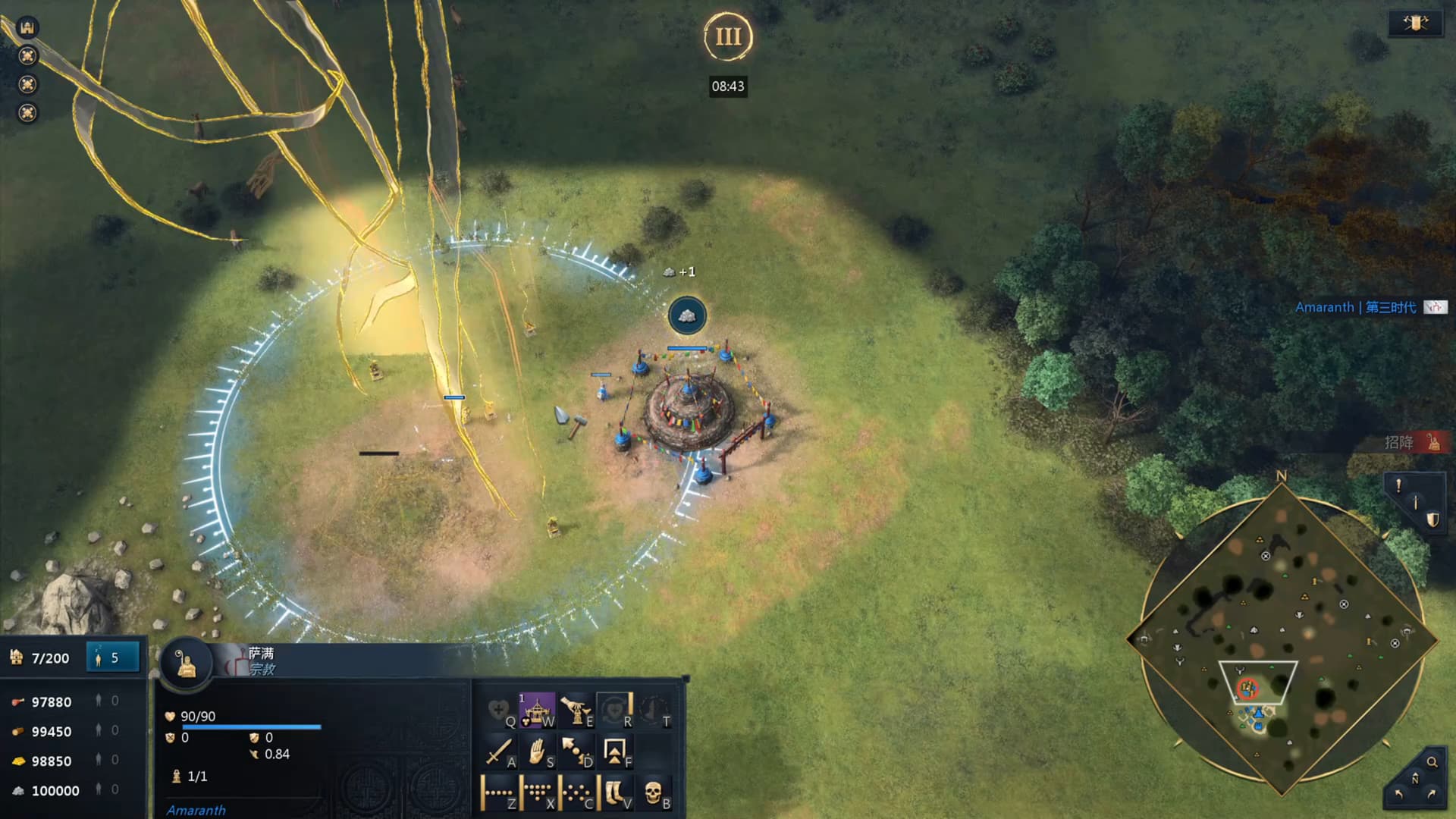Open the top-left castle building icon
Viewport: 1456px width, 819px height.
pos(27,27)
